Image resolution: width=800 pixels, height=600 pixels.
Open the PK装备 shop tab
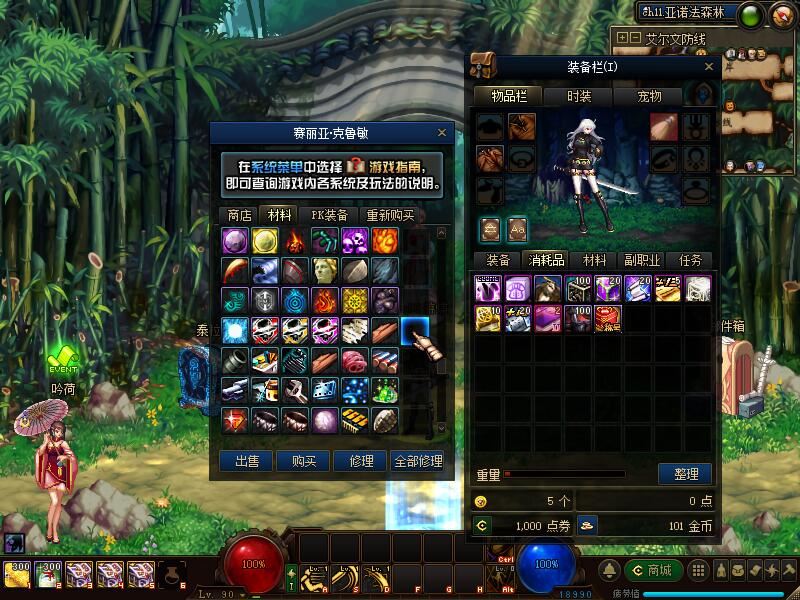pyautogui.click(x=329, y=215)
